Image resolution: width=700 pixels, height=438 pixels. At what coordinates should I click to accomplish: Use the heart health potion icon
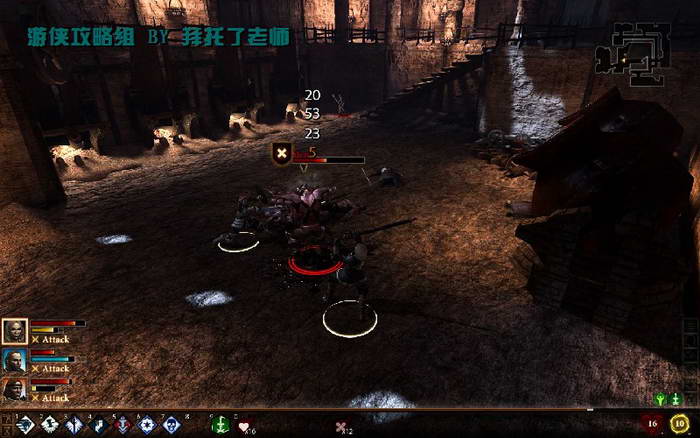click(x=244, y=425)
